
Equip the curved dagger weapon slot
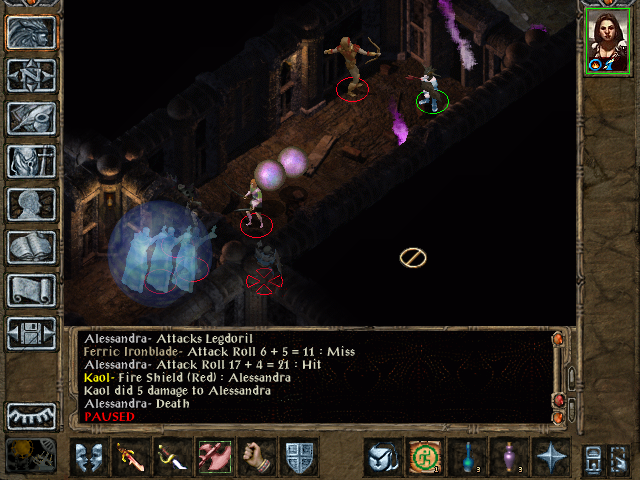pos(172,457)
